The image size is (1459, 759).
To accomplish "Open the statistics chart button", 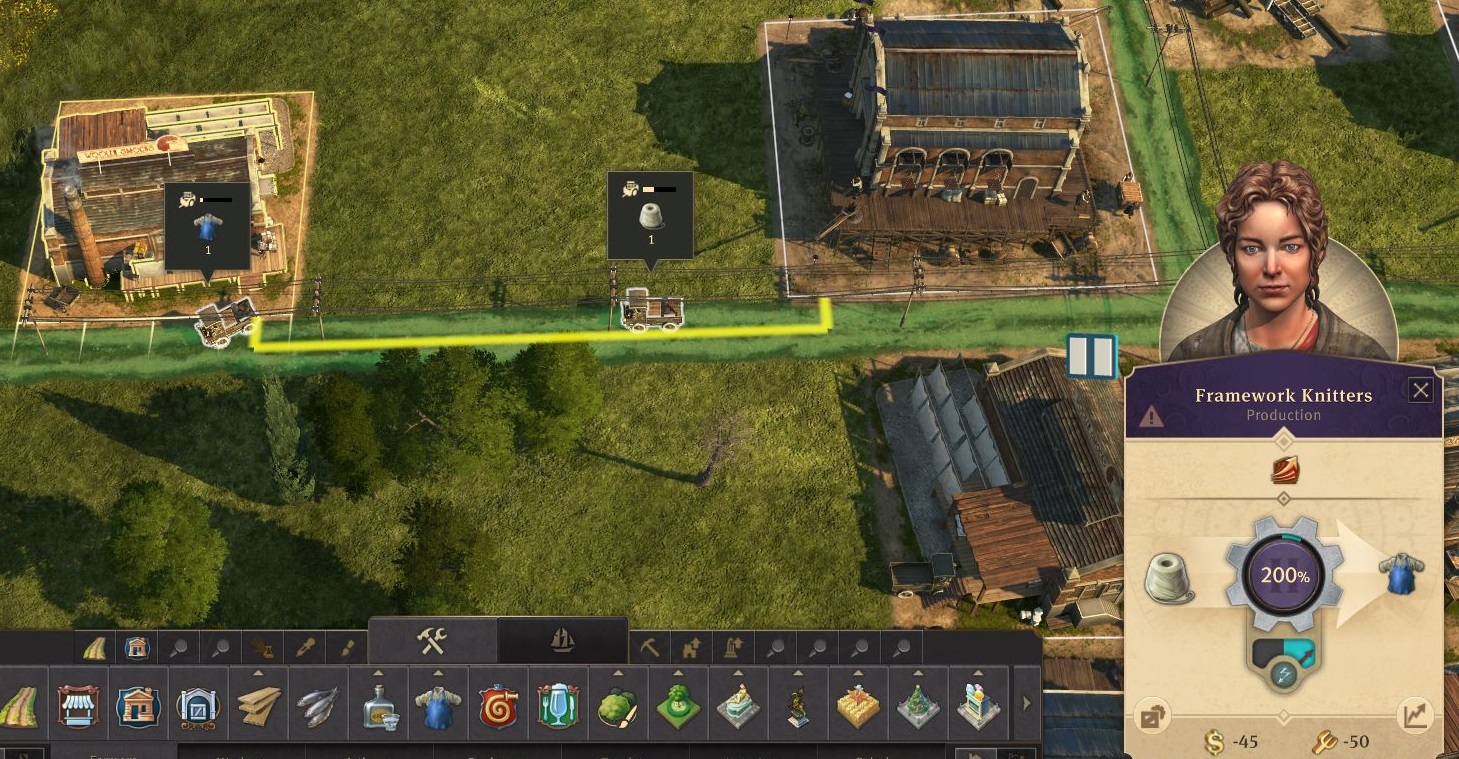I will 1415,714.
